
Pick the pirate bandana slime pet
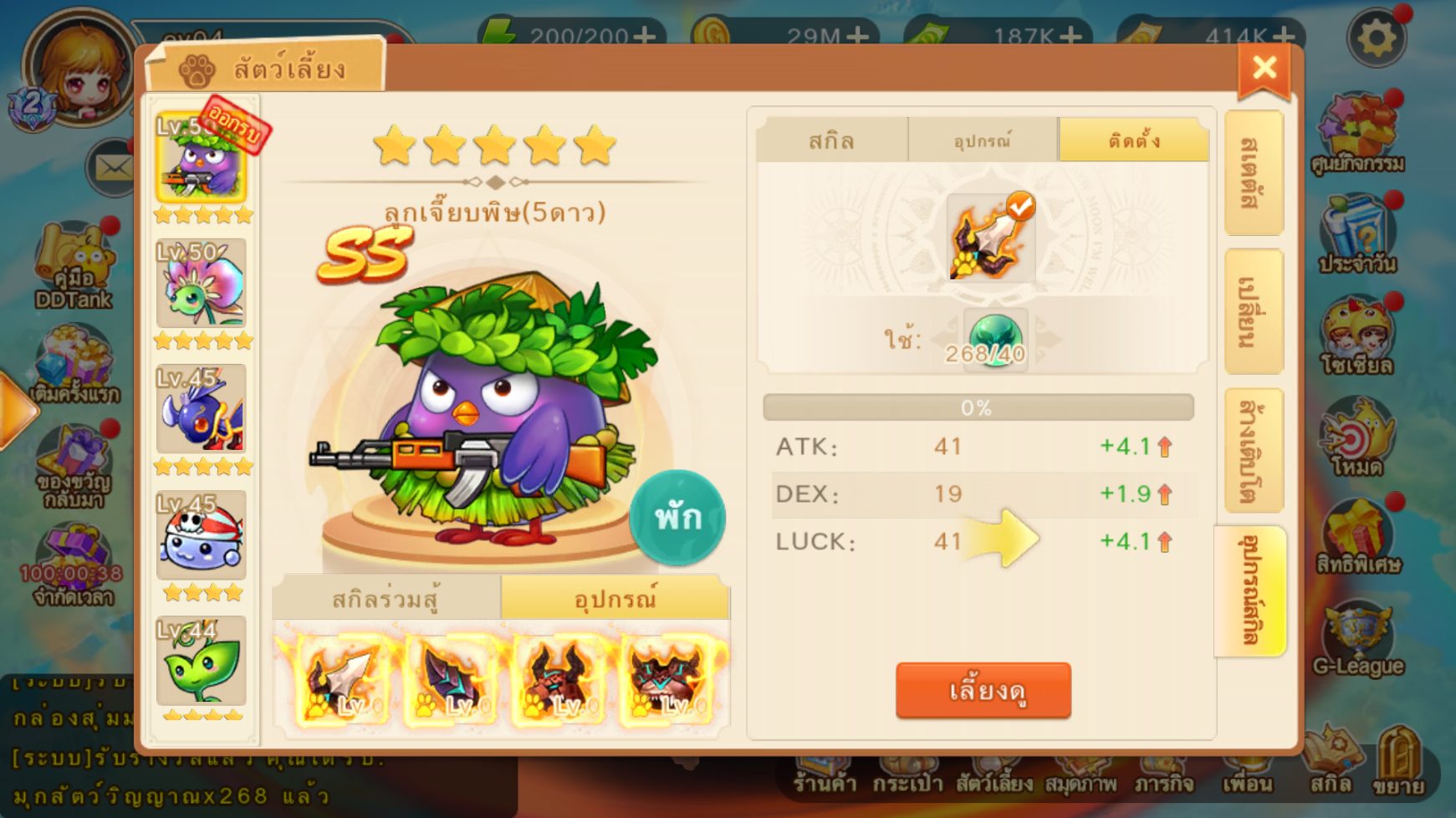202,536
